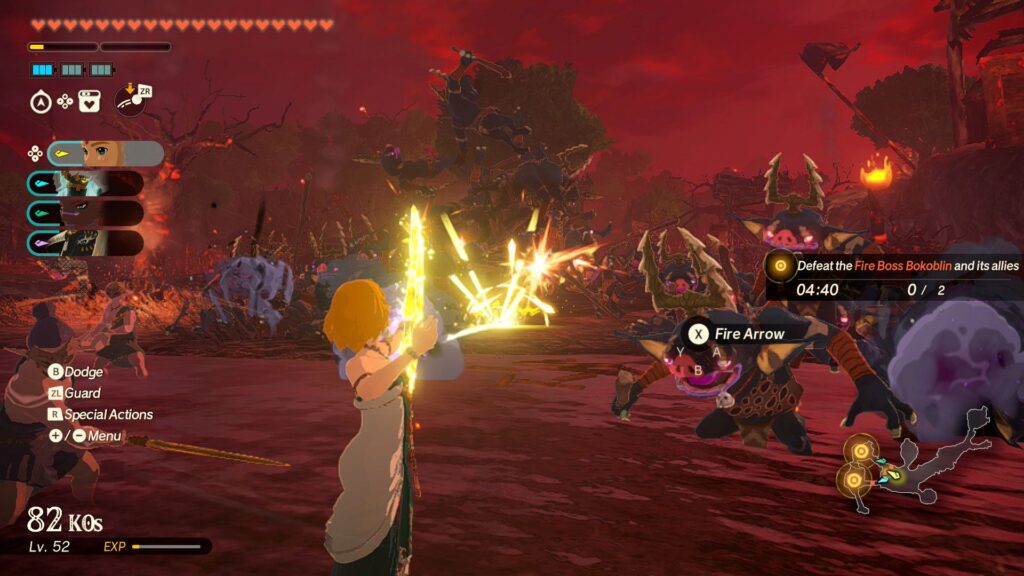Viewport: 1024px width, 576px height.
Task: Click the compass arrow icon
Action: [41, 101]
